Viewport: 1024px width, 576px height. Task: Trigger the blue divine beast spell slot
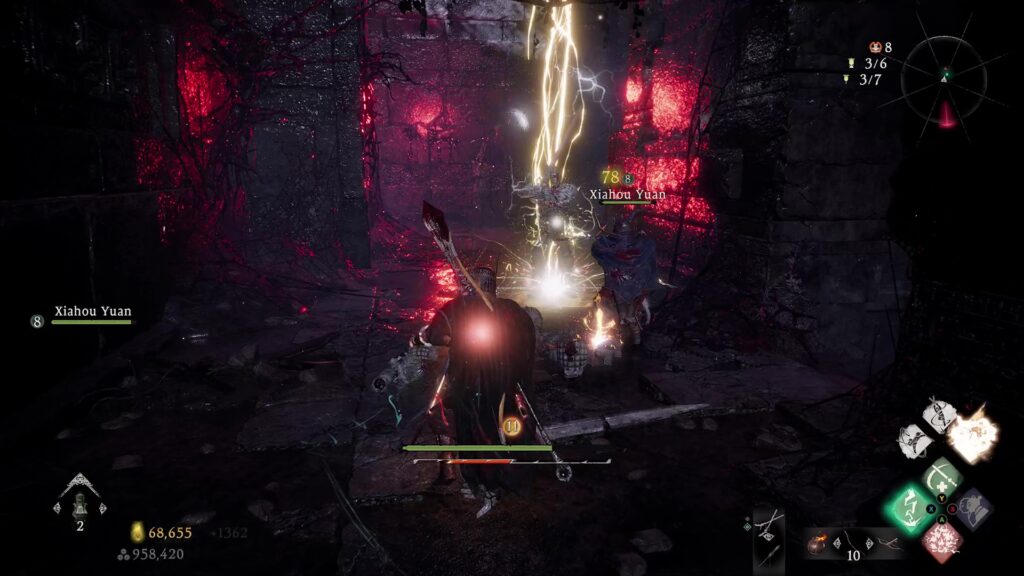click(972, 507)
